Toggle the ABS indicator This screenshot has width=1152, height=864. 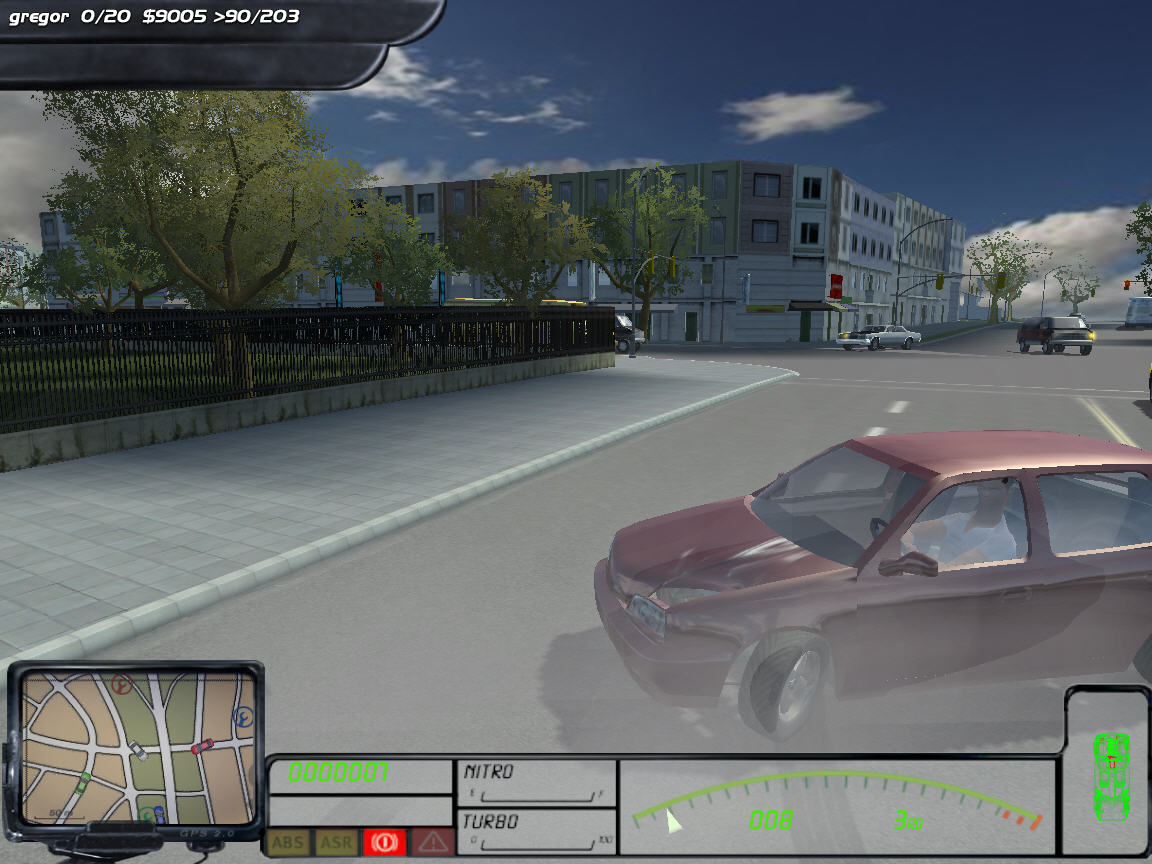[x=288, y=843]
